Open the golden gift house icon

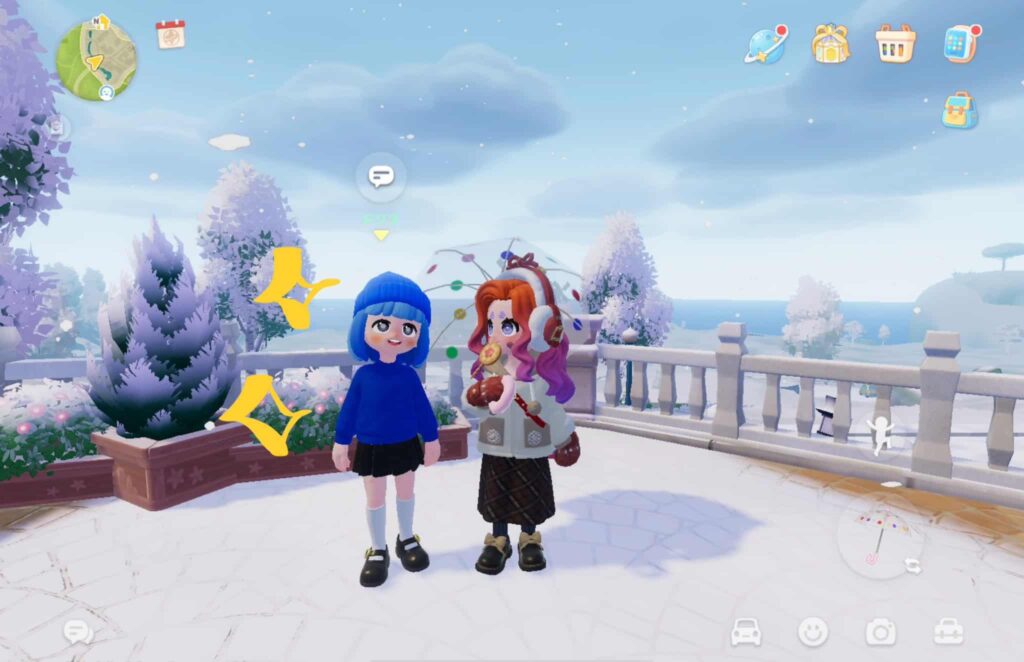(x=830, y=44)
